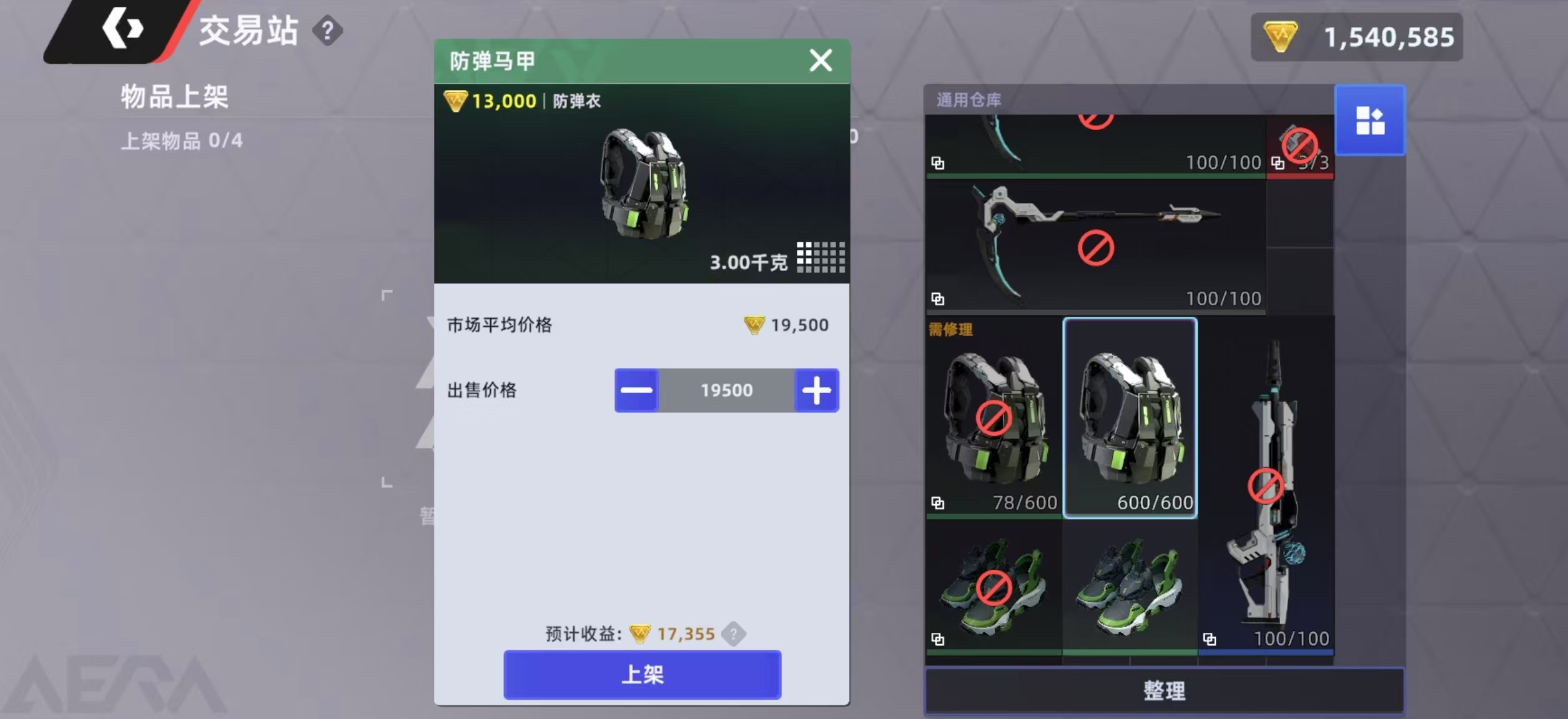
Task: Close the 防弹马甲 item popup
Action: (x=821, y=61)
